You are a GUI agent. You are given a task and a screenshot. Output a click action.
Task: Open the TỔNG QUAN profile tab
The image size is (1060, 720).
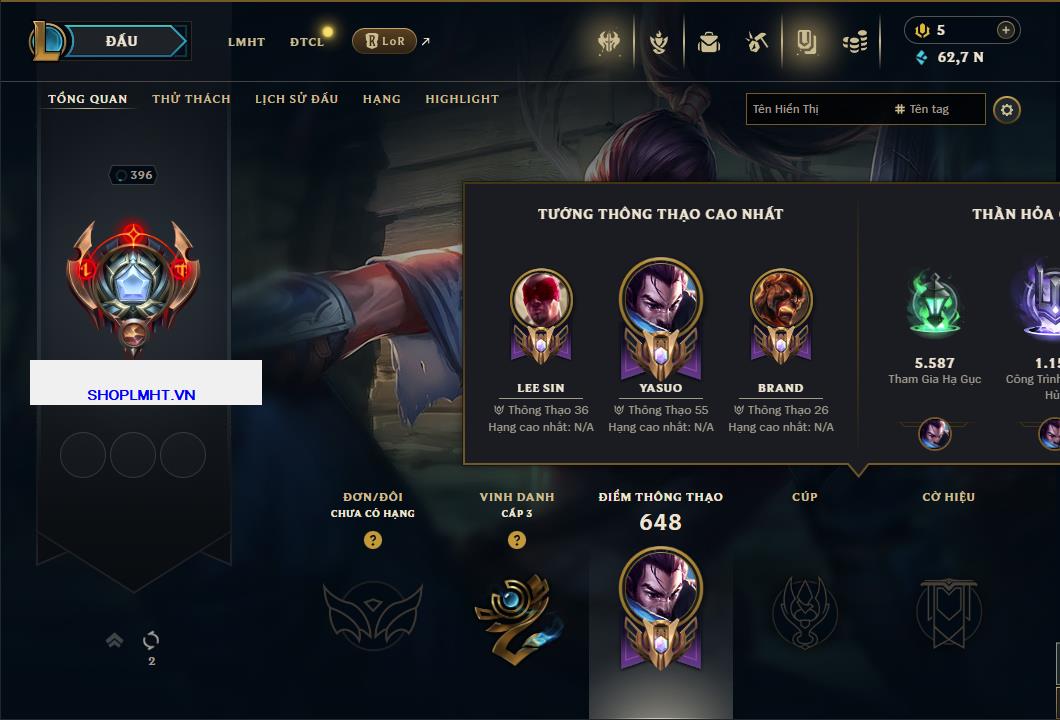coord(88,99)
